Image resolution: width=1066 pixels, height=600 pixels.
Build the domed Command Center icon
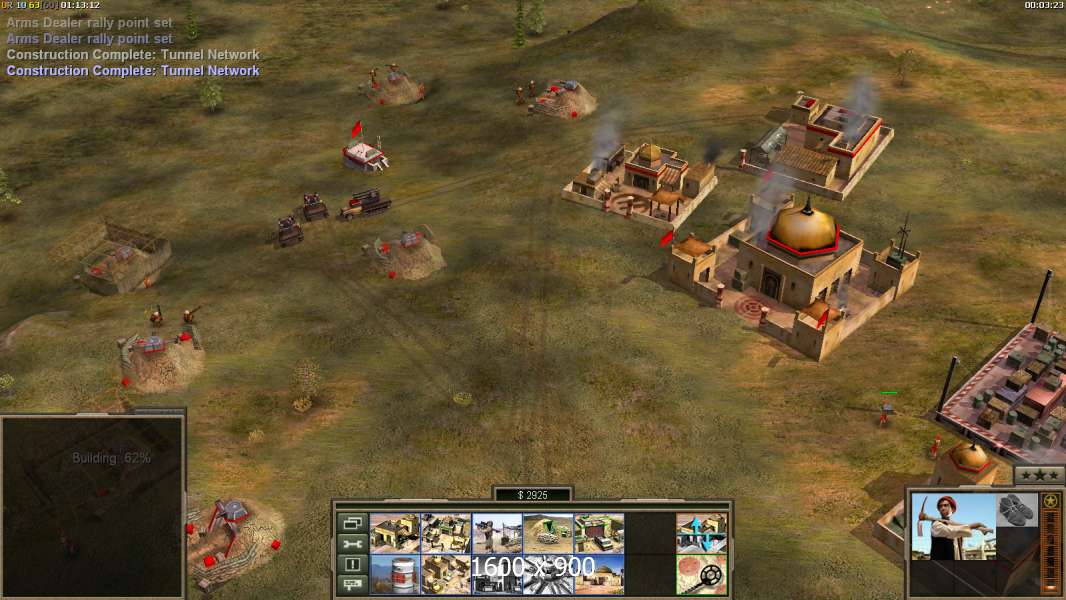(x=599, y=574)
